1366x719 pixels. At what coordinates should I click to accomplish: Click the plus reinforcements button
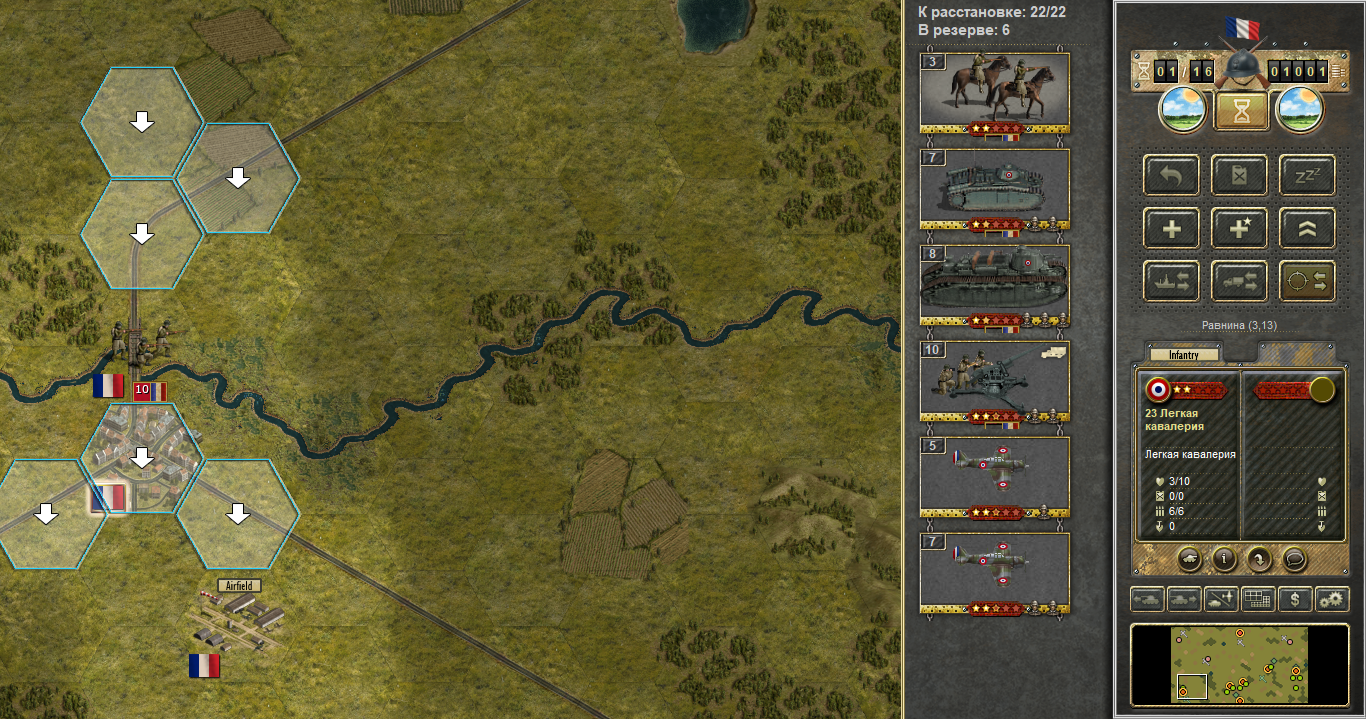point(1171,229)
